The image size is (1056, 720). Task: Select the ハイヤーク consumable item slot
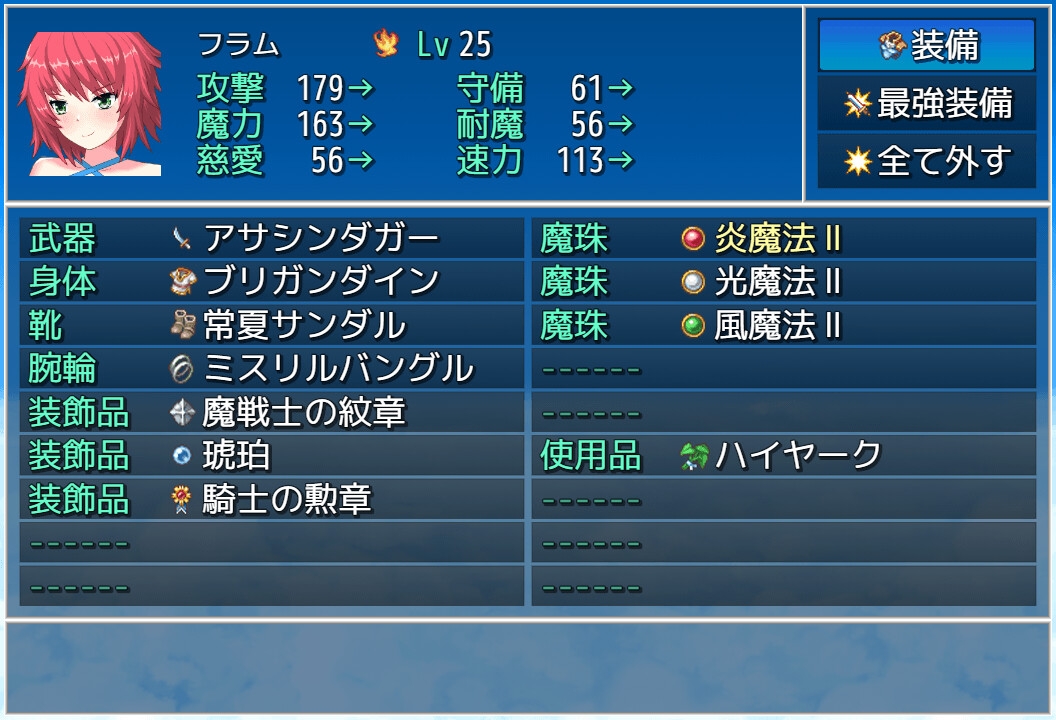[783, 456]
